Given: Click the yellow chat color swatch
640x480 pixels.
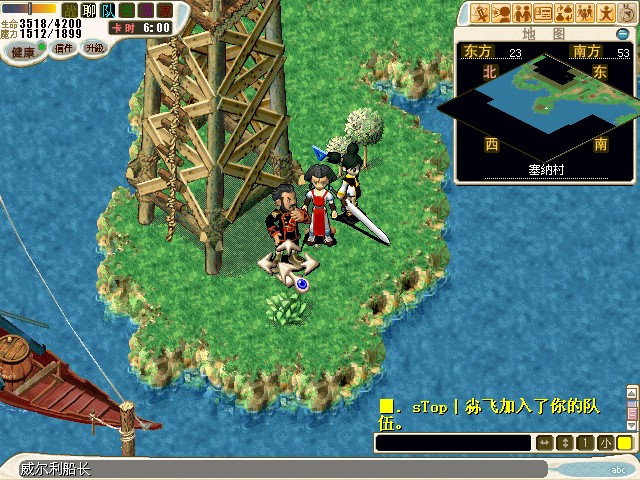Looking at the screenshot, I should tap(624, 443).
